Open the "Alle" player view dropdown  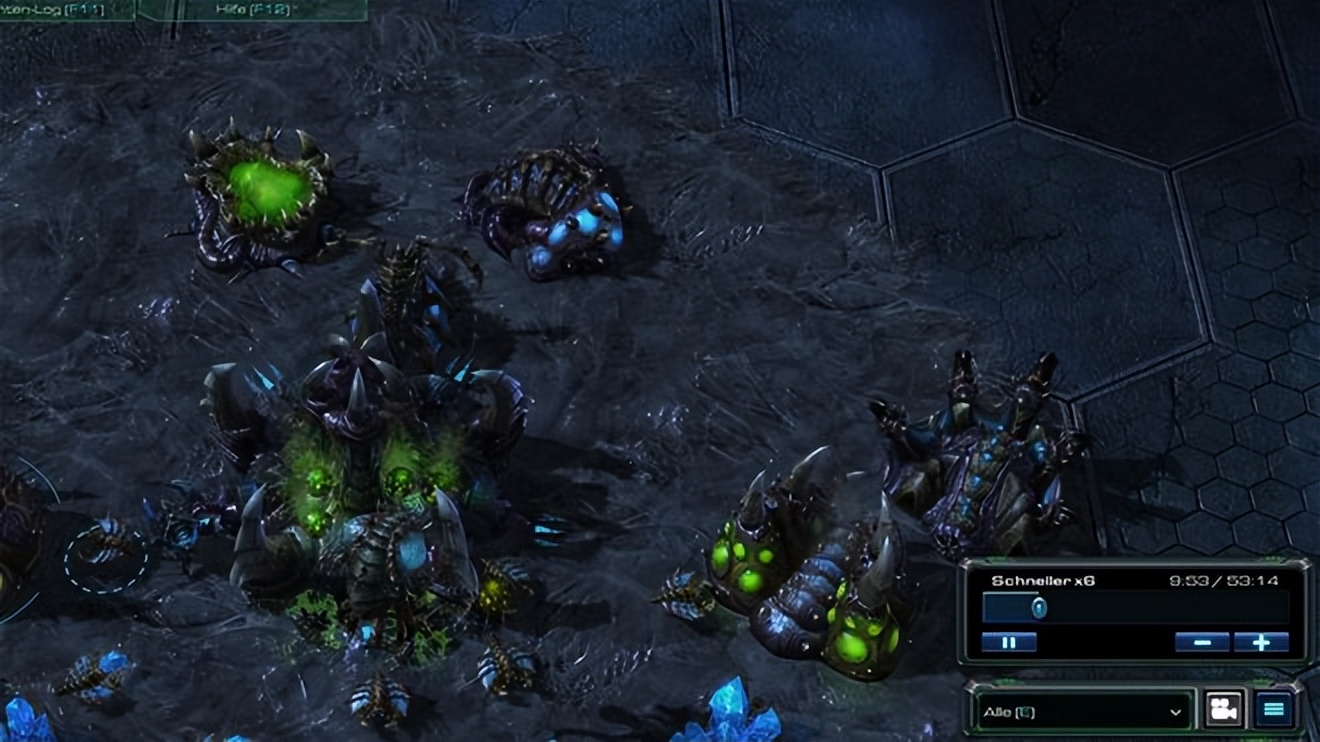click(x=1082, y=712)
